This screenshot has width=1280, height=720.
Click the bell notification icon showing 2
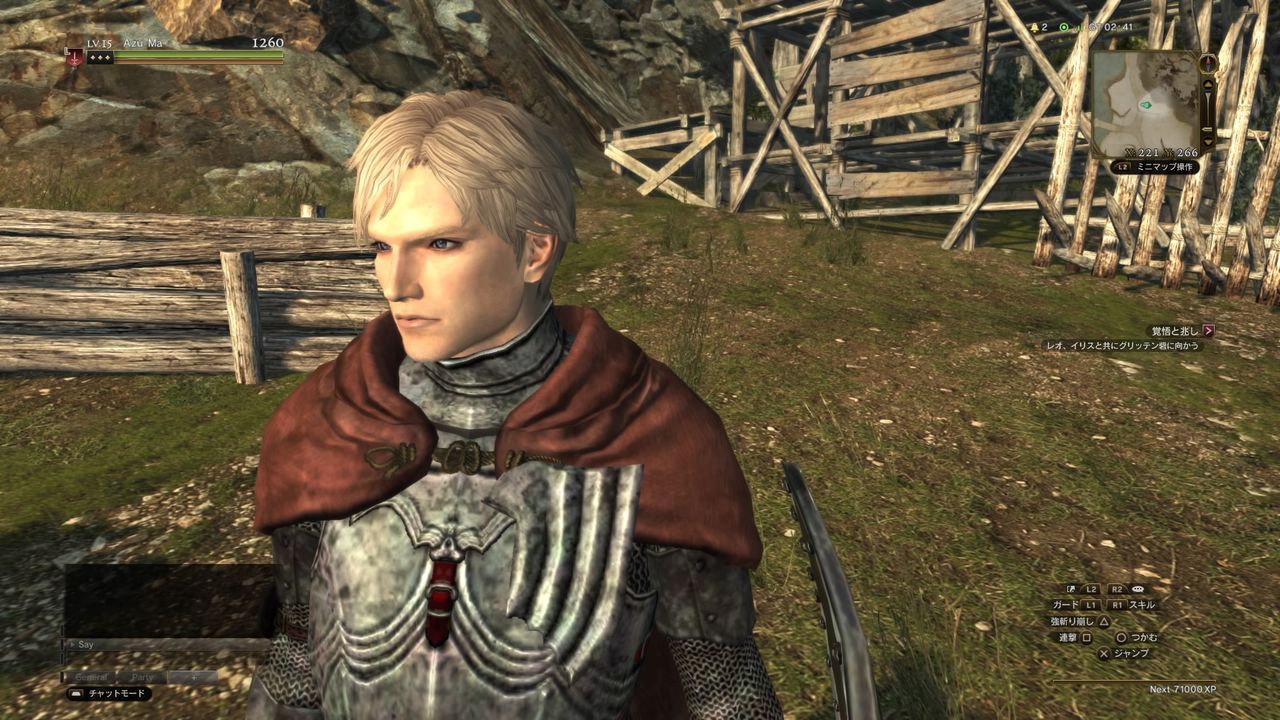point(1036,27)
